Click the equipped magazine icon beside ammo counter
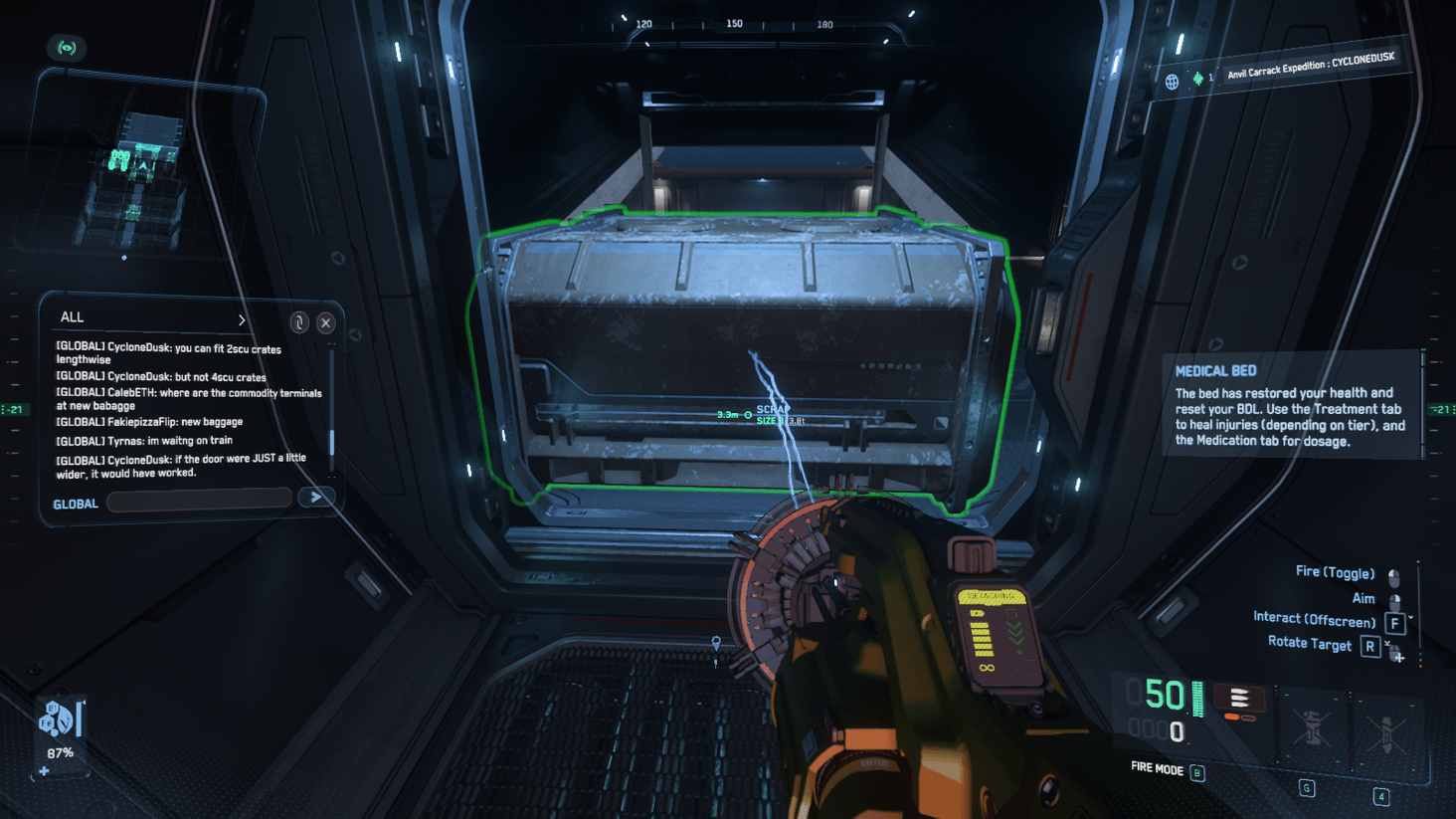This screenshot has width=1456, height=819. point(1240,698)
